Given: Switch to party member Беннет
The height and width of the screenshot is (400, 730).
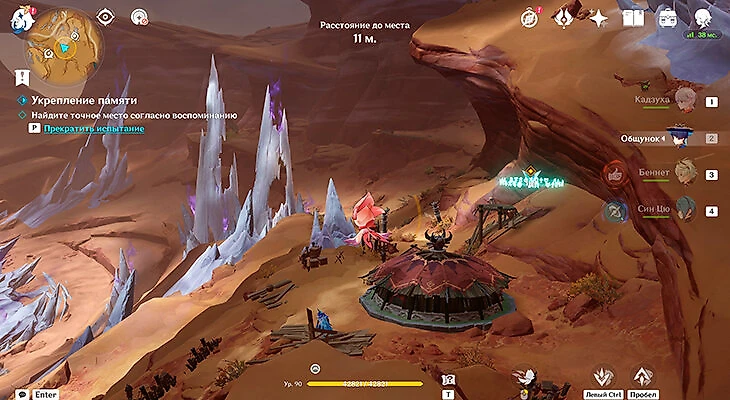Looking at the screenshot, I should [684, 172].
